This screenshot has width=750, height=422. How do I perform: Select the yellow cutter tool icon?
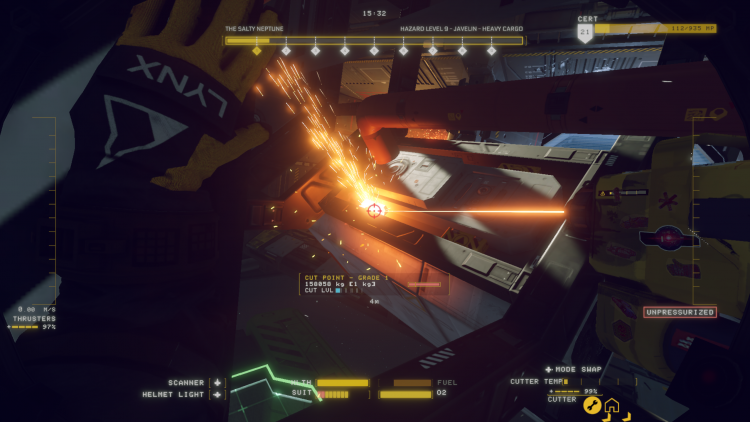[x=592, y=405]
